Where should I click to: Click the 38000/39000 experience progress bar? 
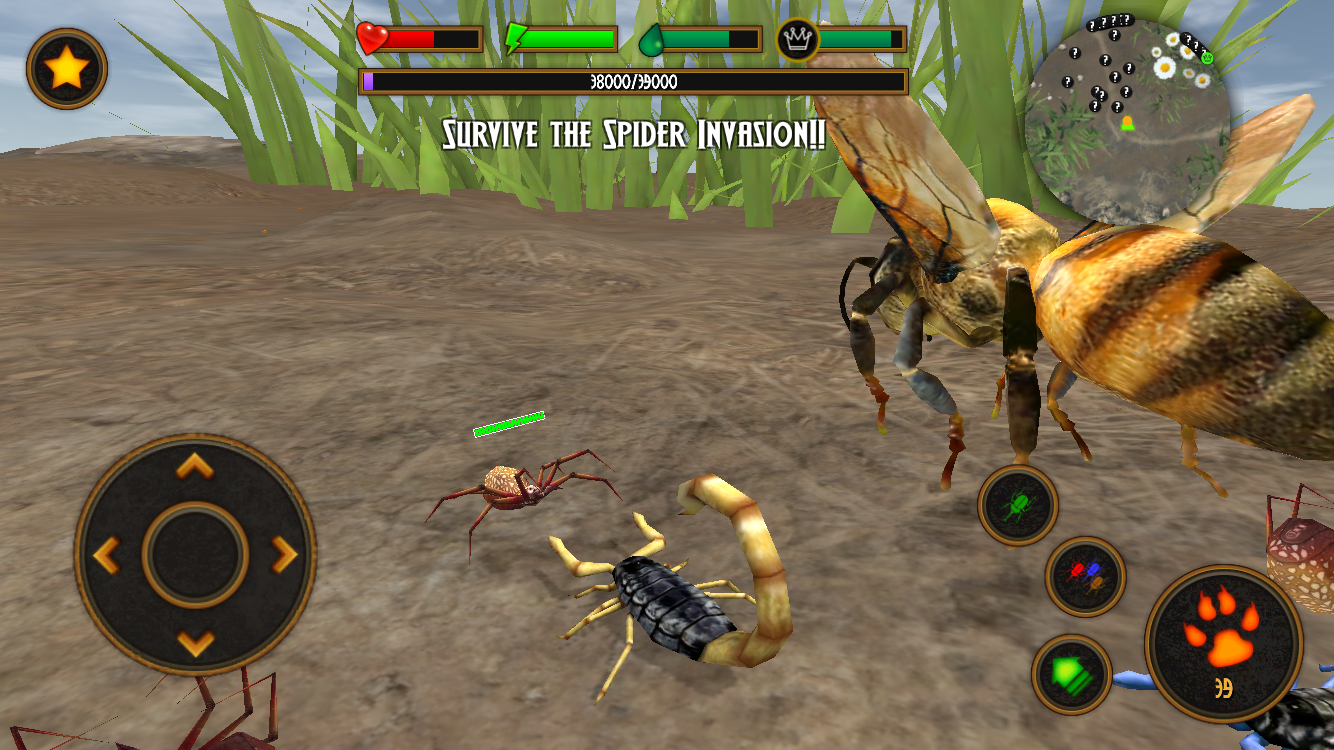[x=630, y=85]
